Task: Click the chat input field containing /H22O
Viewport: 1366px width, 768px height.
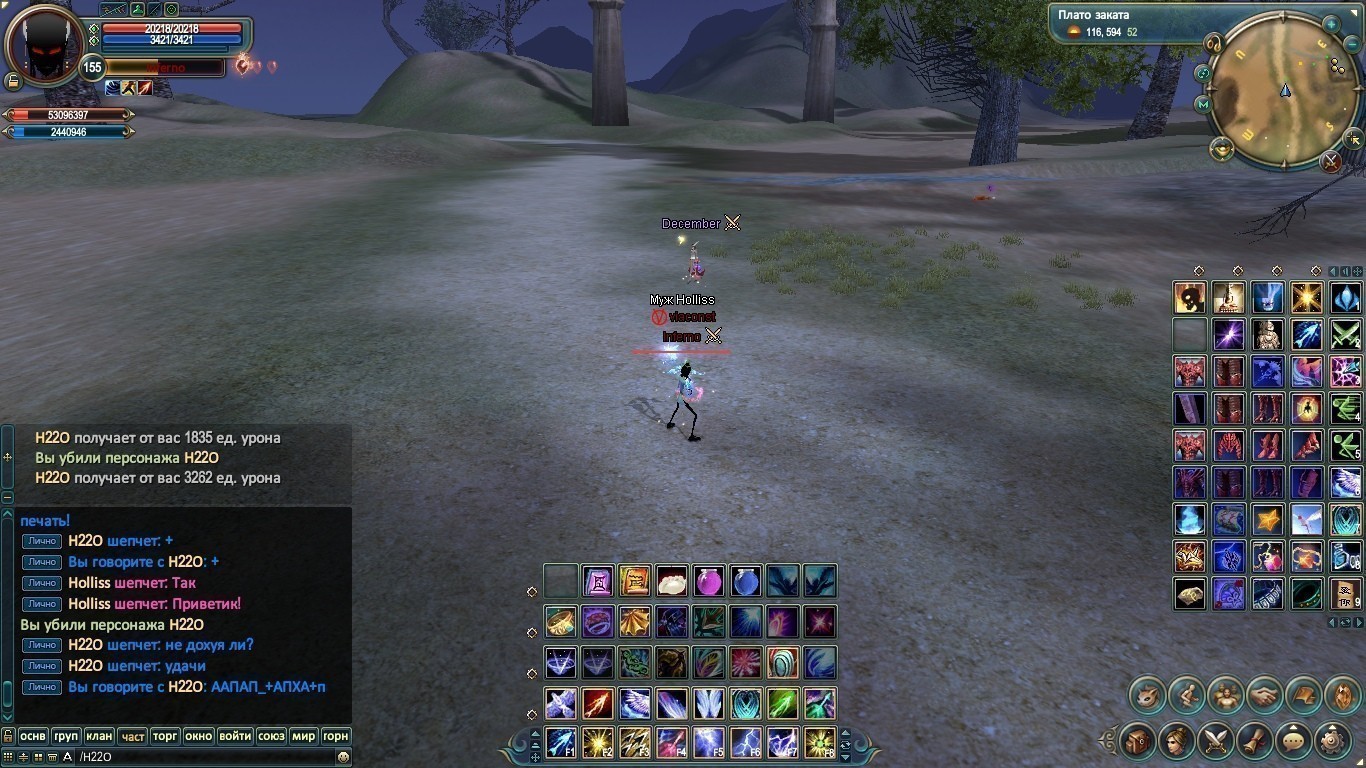Action: 200,757
